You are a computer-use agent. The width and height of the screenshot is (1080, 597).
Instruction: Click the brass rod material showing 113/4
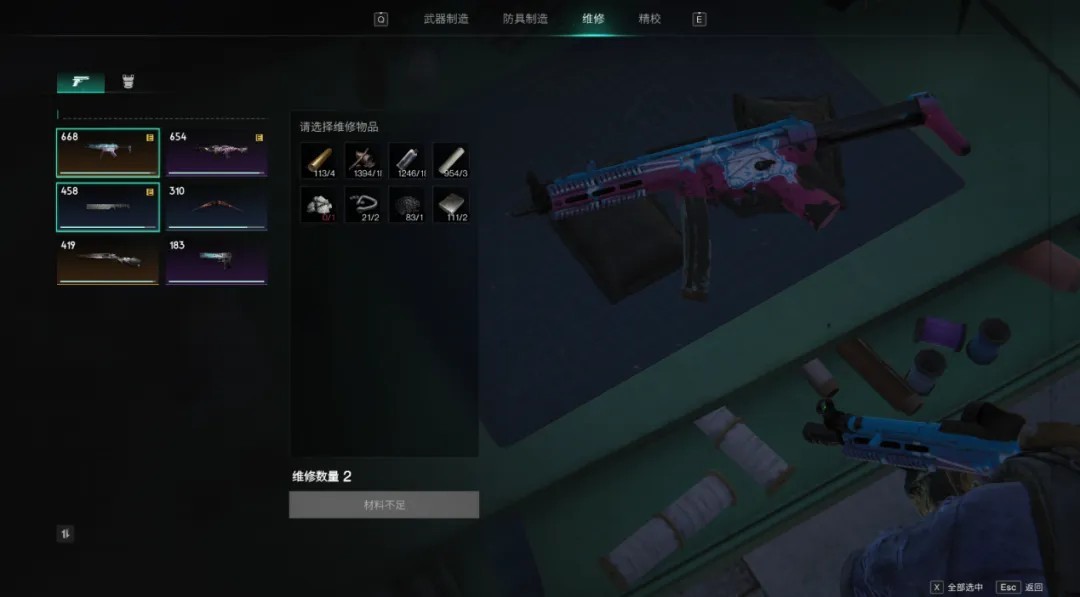319,161
